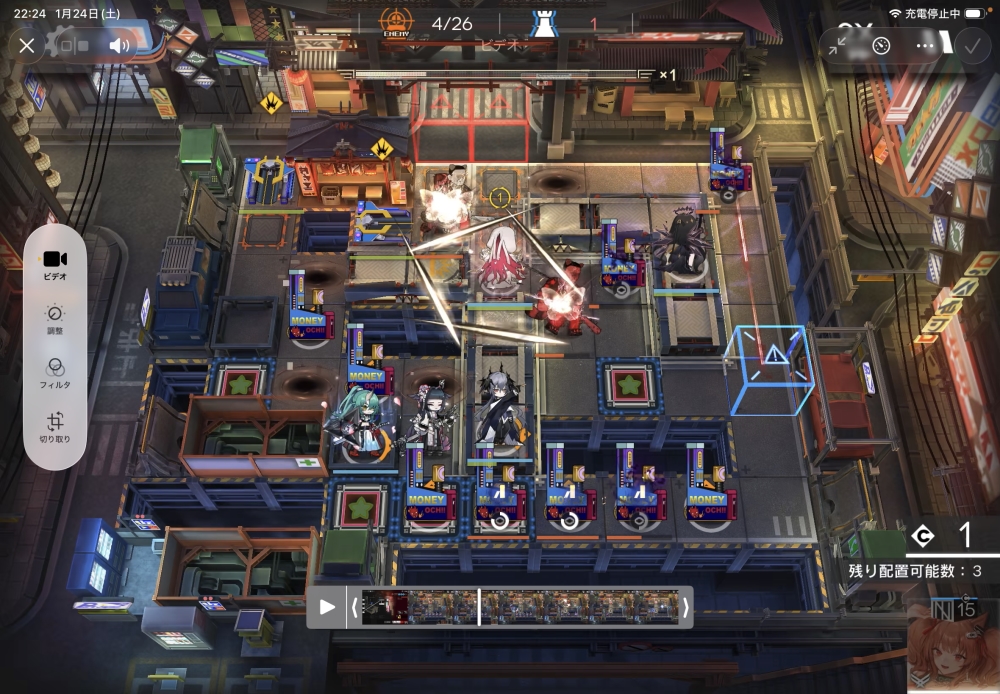Choose the 切り取り crop tool
The width and height of the screenshot is (1000, 694).
(x=55, y=428)
